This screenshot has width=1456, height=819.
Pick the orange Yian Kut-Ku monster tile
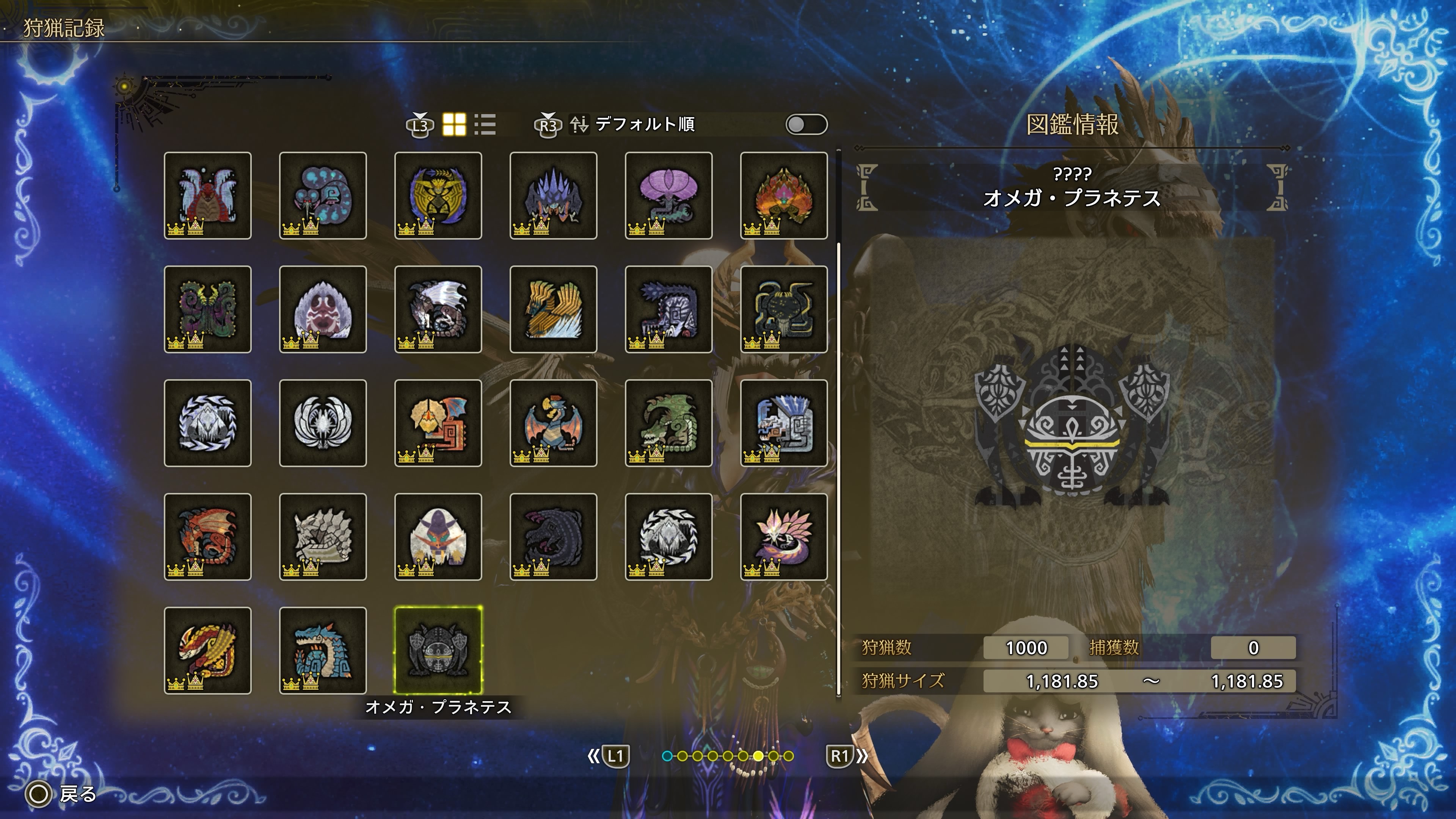coord(438,423)
